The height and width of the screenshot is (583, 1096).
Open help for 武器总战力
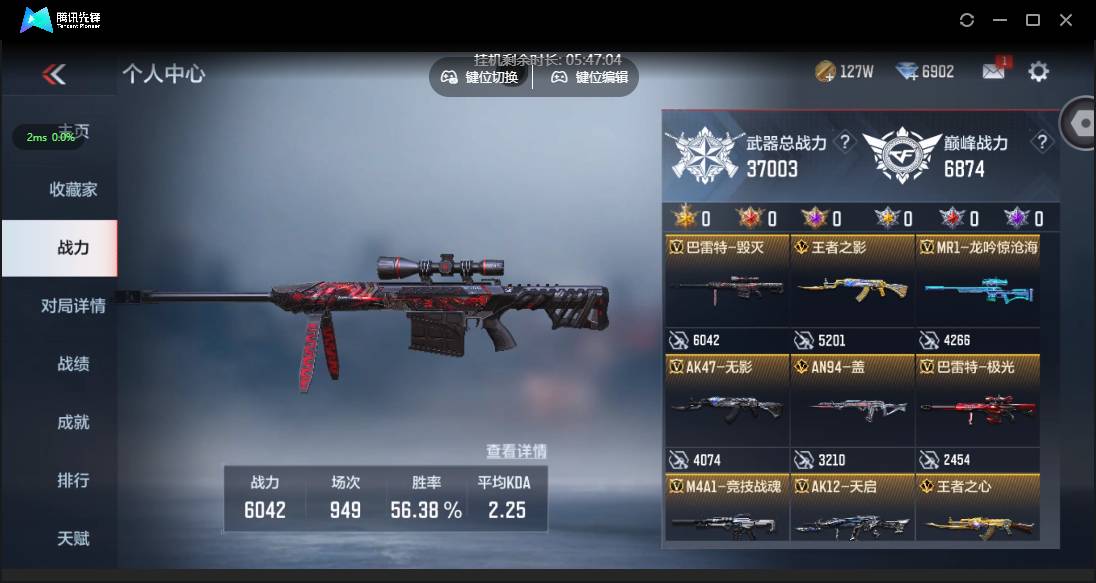(x=845, y=143)
